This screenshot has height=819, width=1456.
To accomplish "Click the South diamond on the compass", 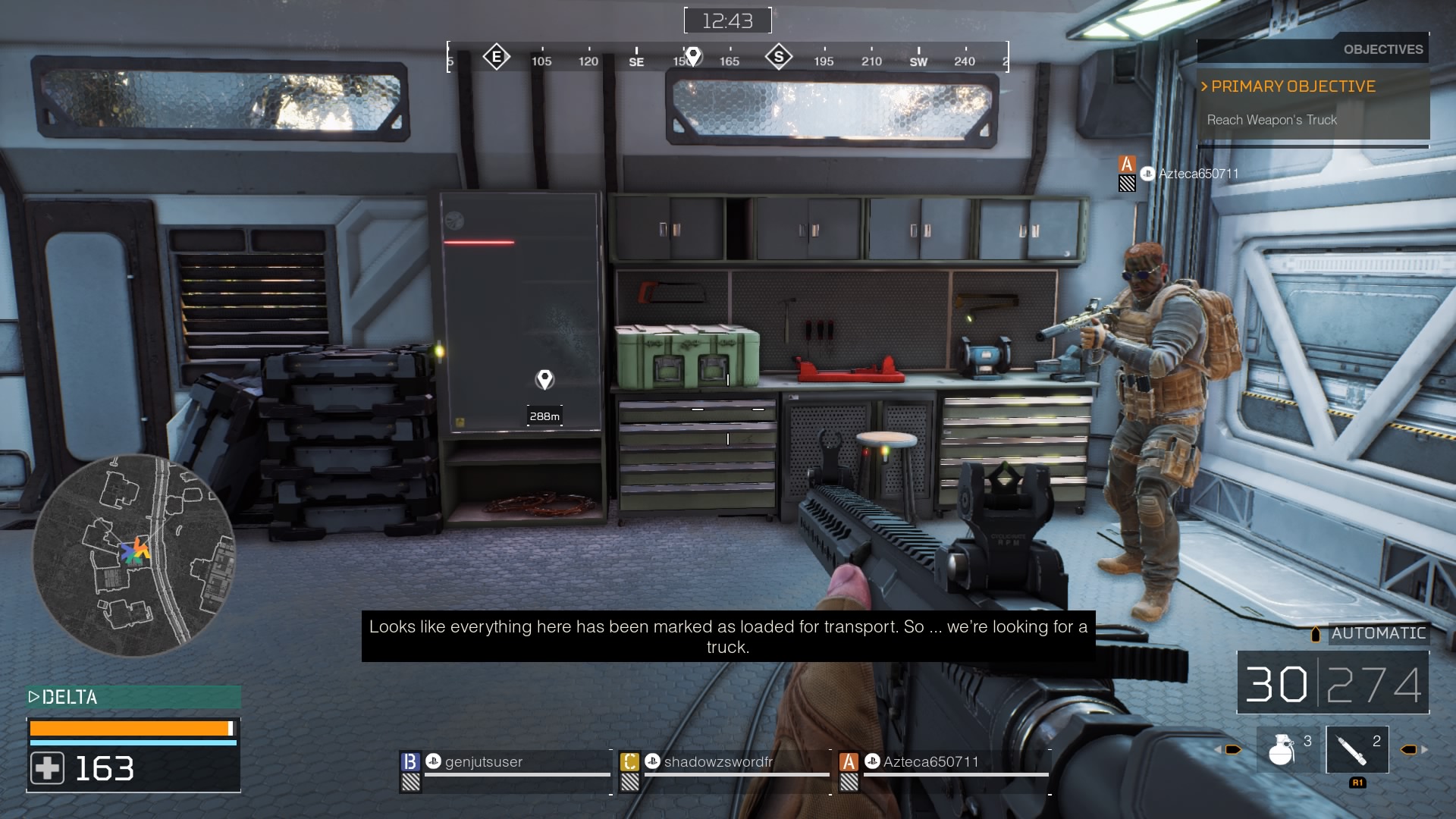I will point(779,57).
